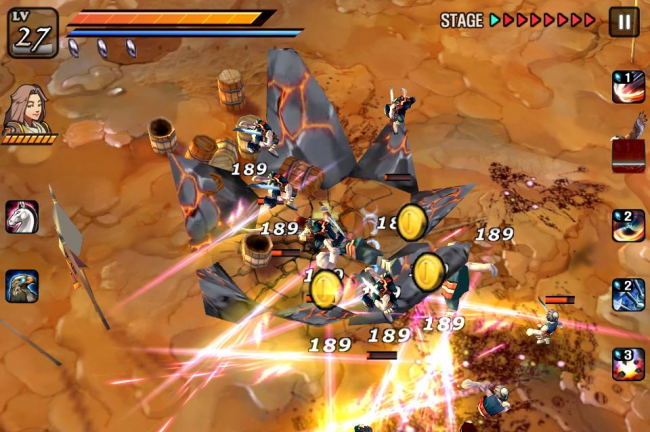Pause the game
The height and width of the screenshot is (432, 650).
pyautogui.click(x=624, y=21)
